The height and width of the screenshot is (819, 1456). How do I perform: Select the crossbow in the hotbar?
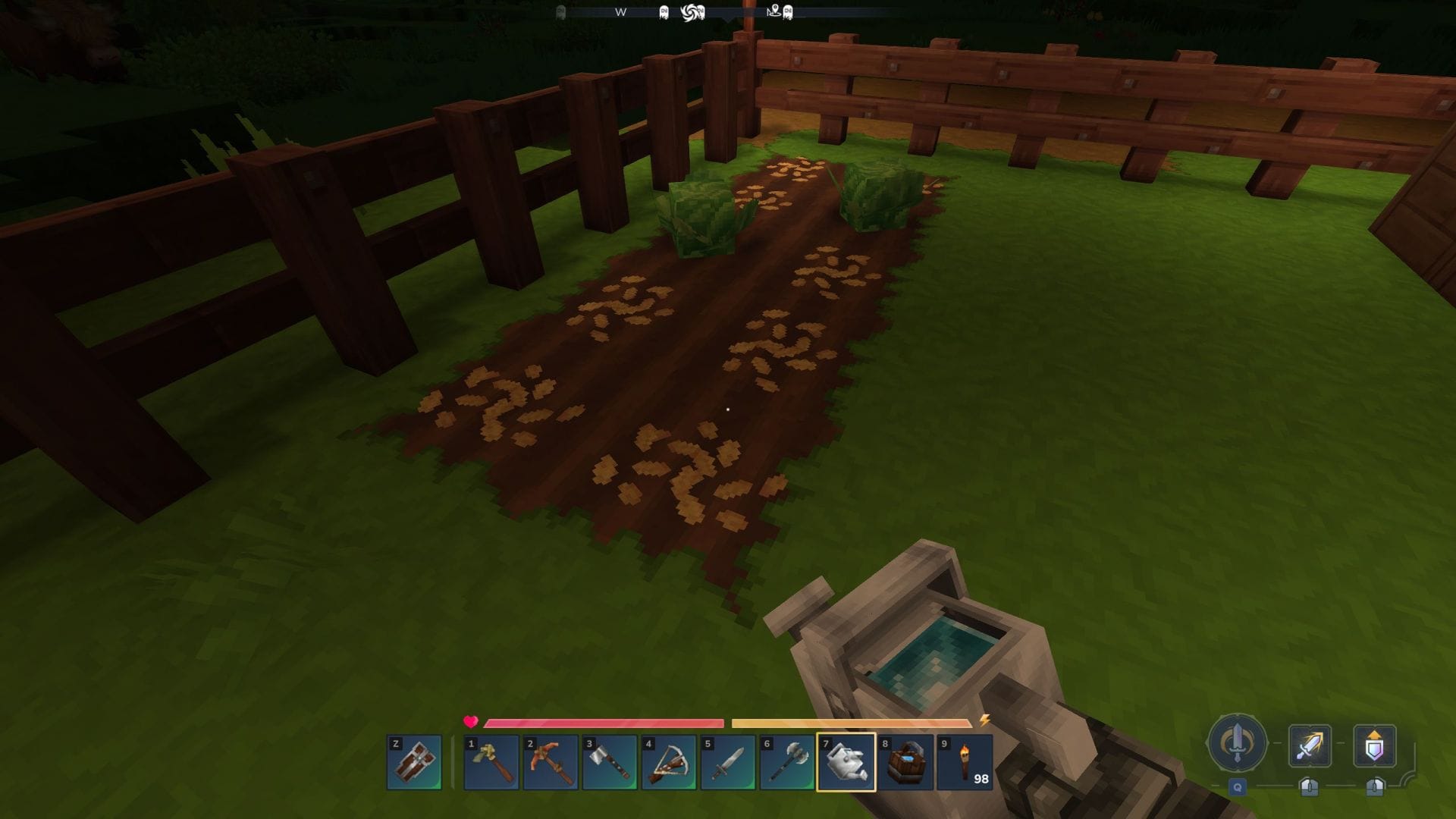pos(669,762)
